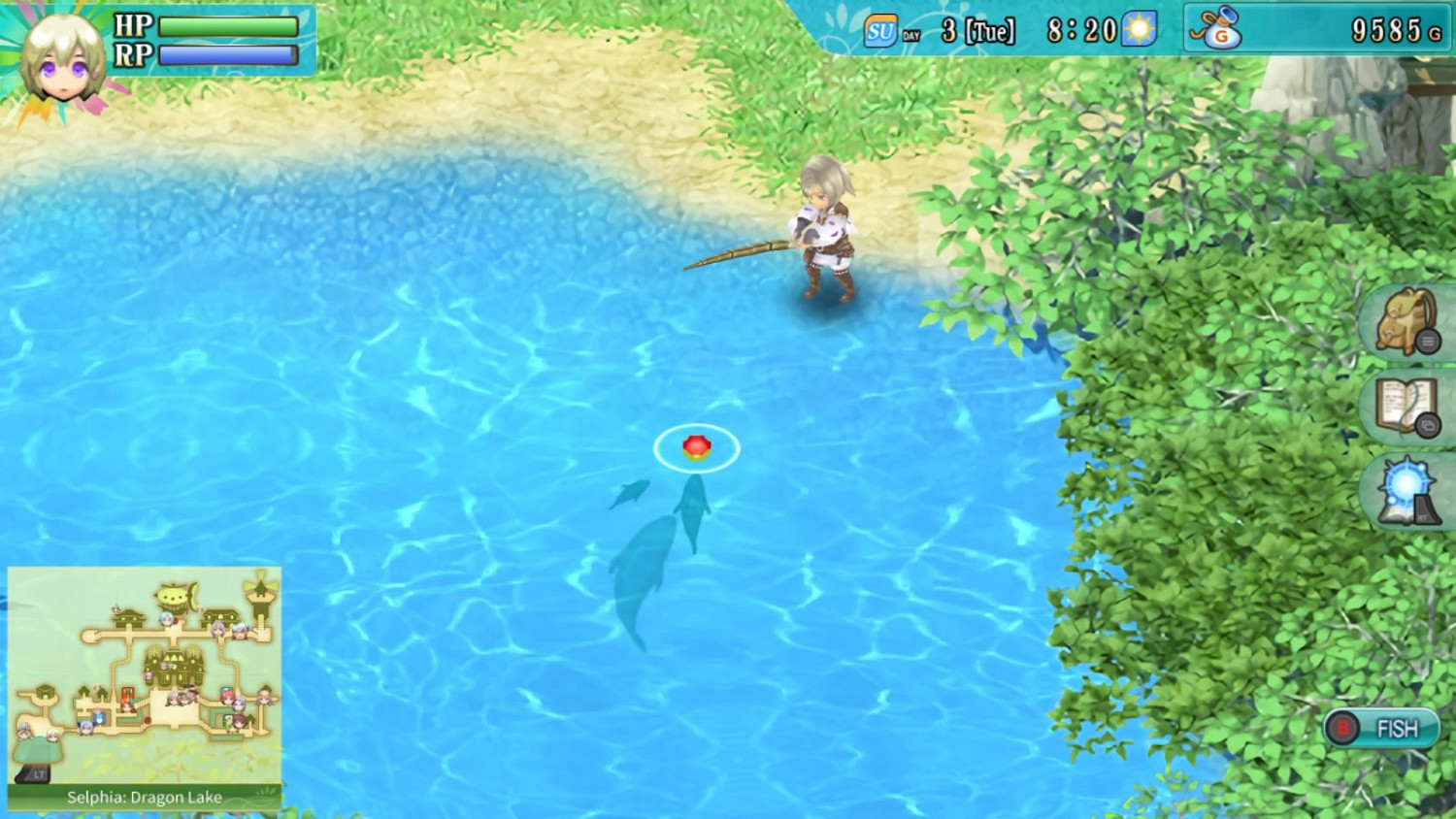Click the Selphia: Dragon Lake map label

point(143,798)
